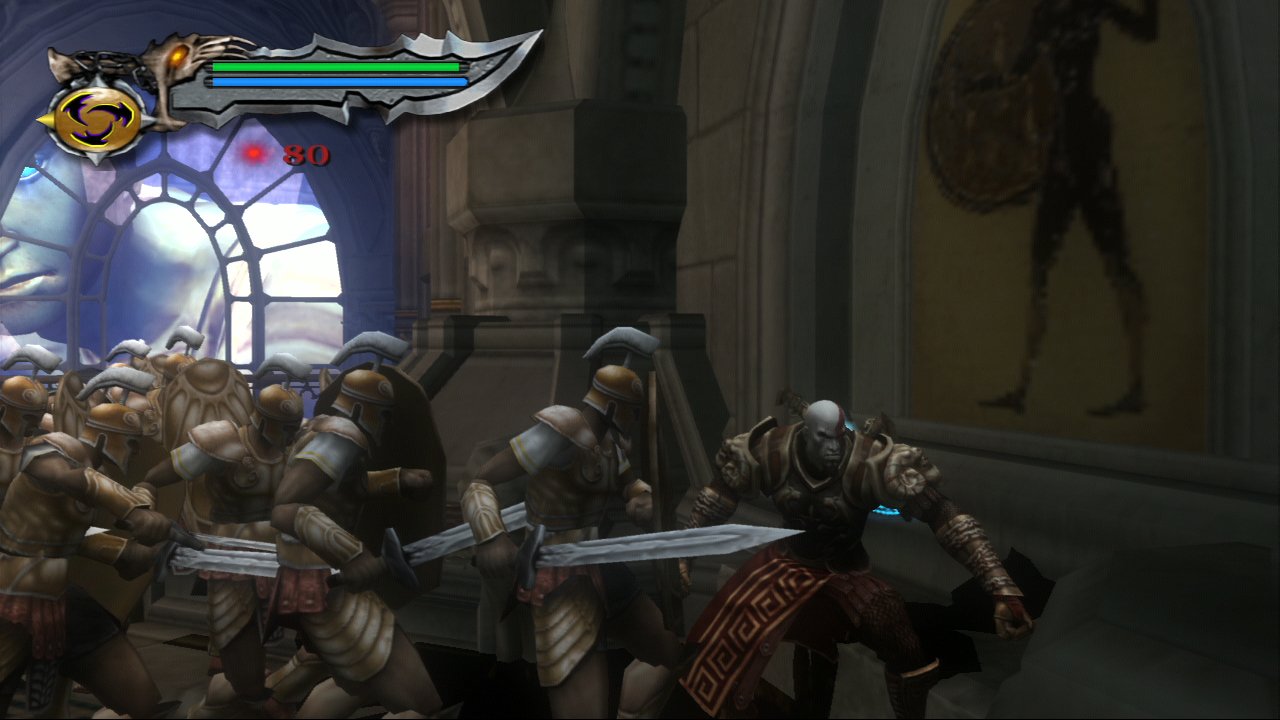Click the blue magic bar to adjust it
Image resolution: width=1280 pixels, height=720 pixels.
(x=337, y=80)
